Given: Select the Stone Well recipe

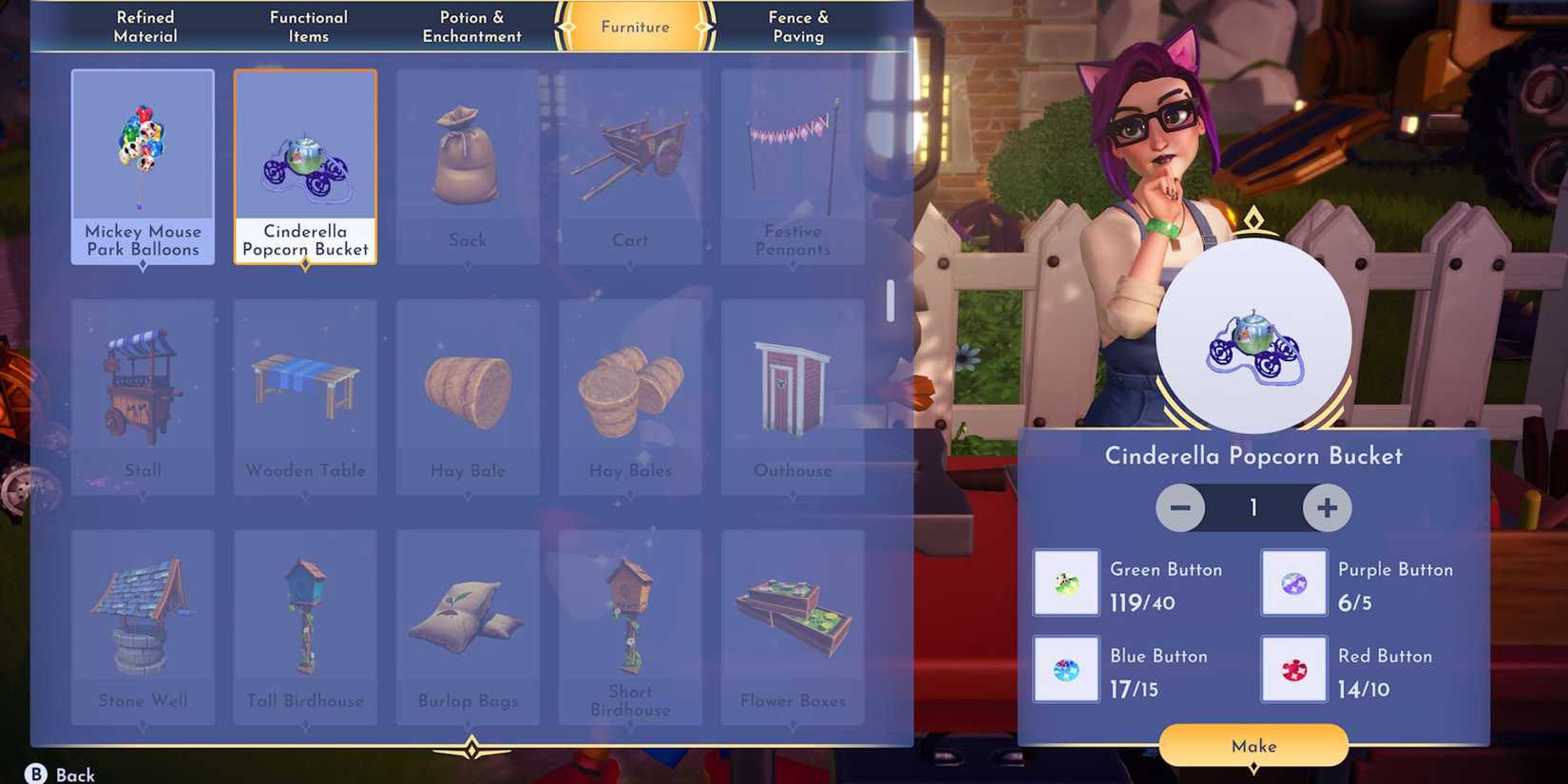Looking at the screenshot, I should [x=143, y=622].
